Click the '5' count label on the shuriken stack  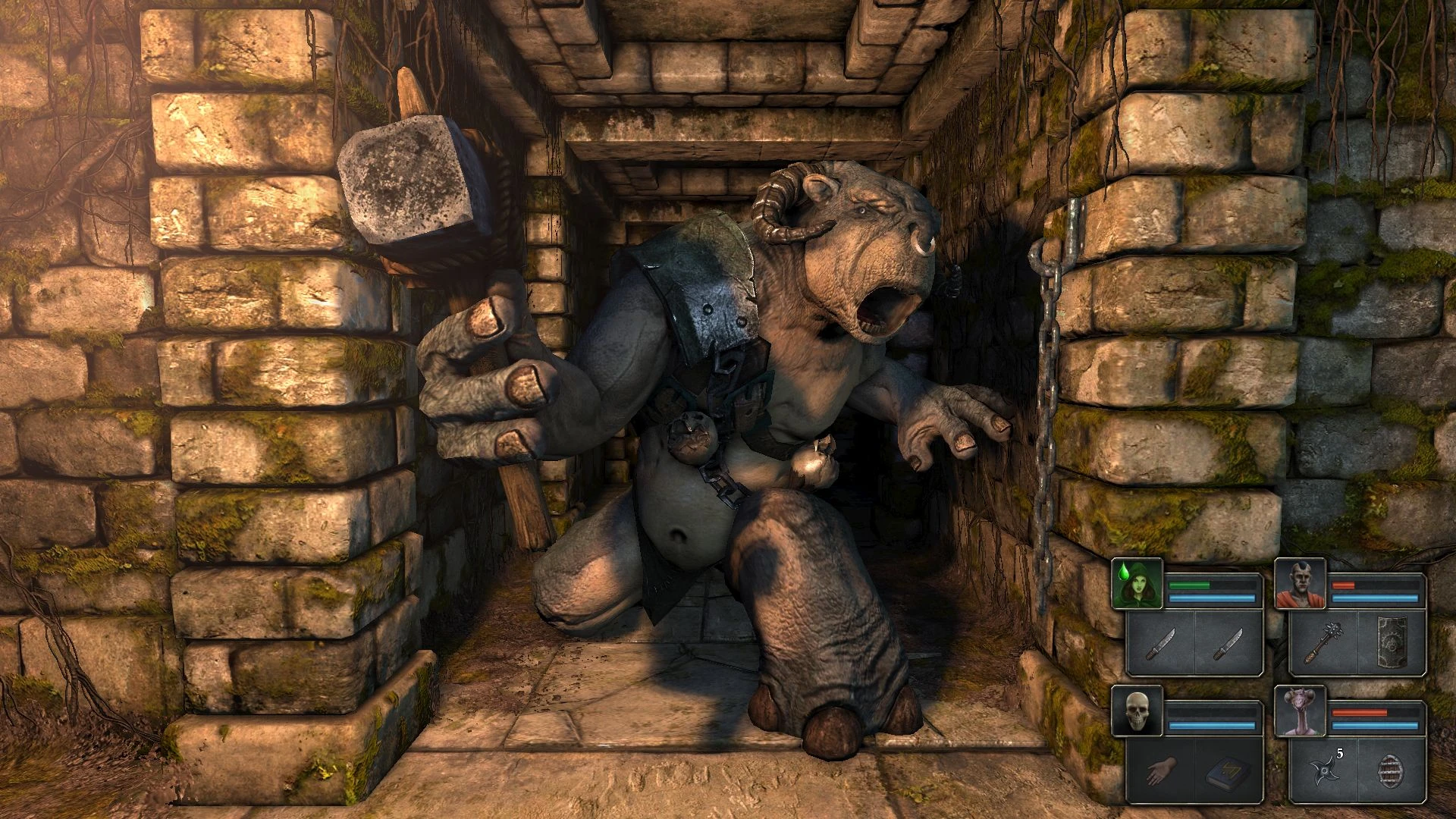(1339, 752)
